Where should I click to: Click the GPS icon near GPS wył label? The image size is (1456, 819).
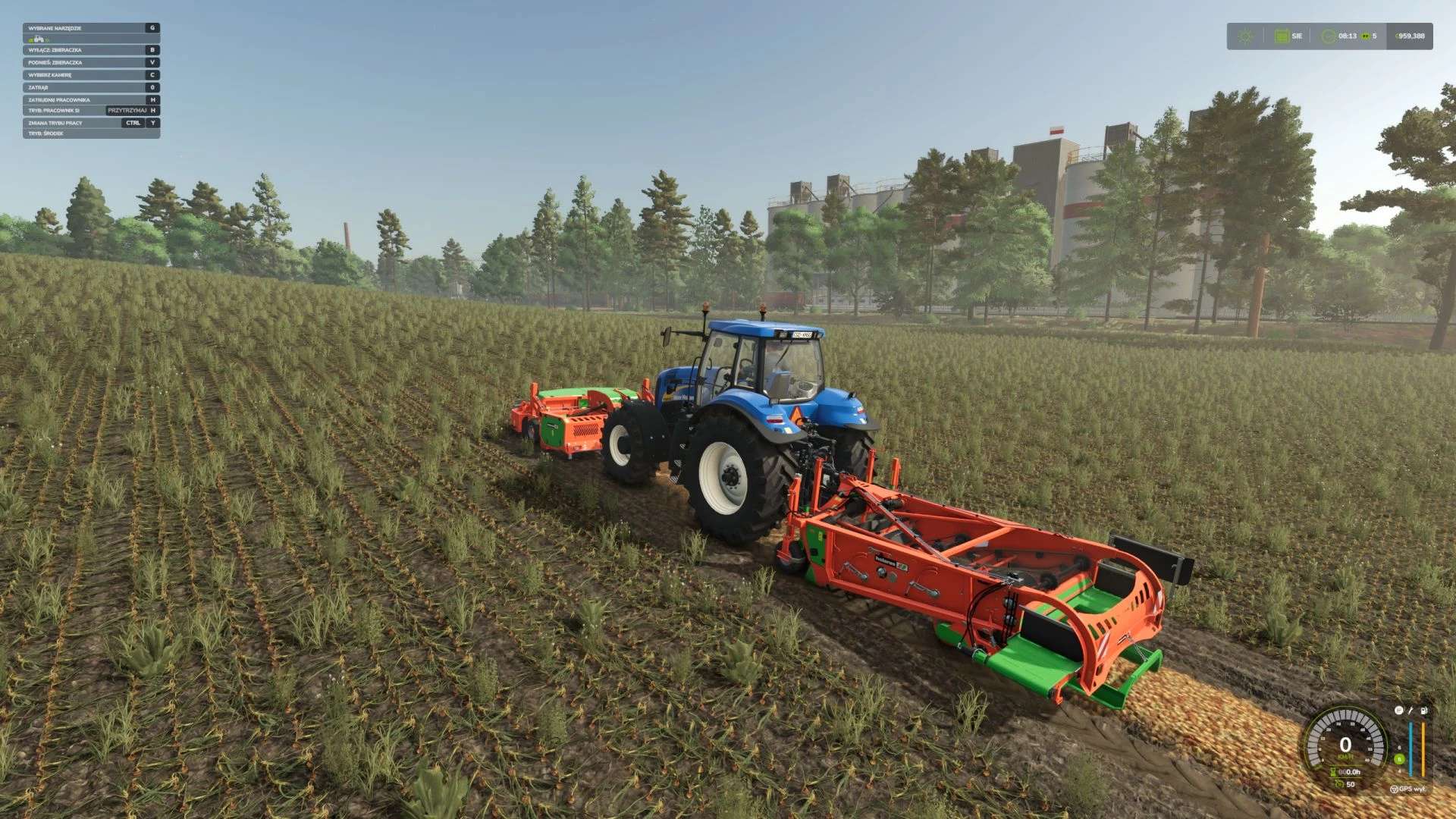click(x=1395, y=789)
